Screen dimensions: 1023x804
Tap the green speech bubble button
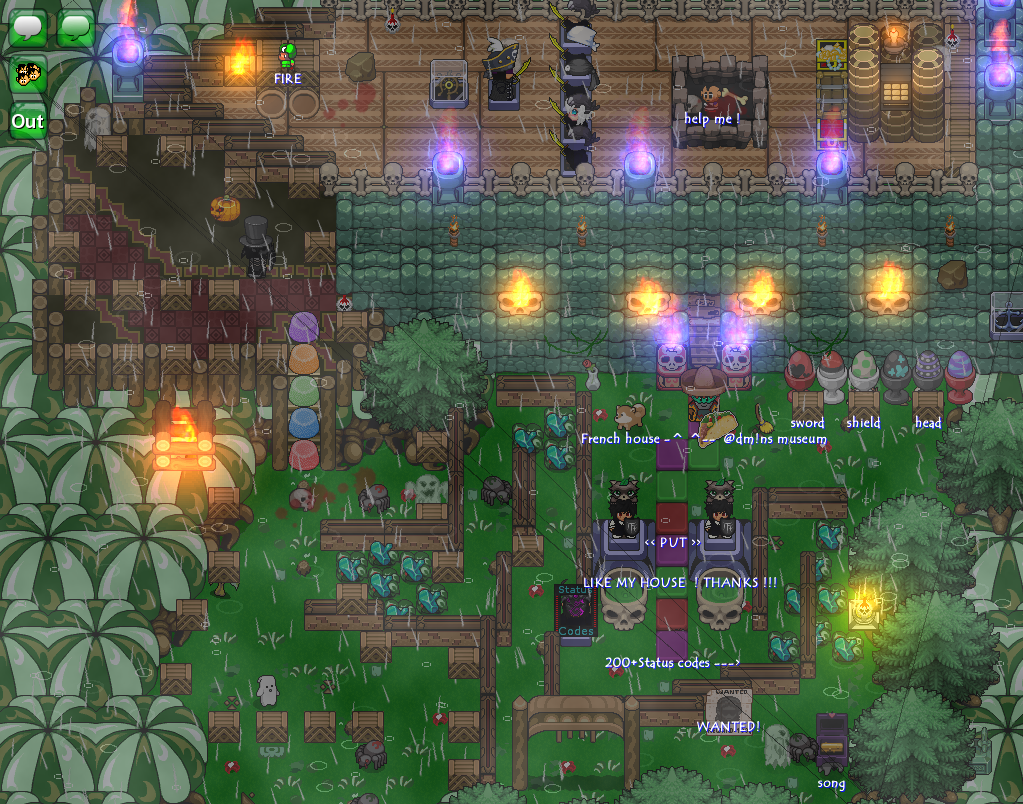76,28
